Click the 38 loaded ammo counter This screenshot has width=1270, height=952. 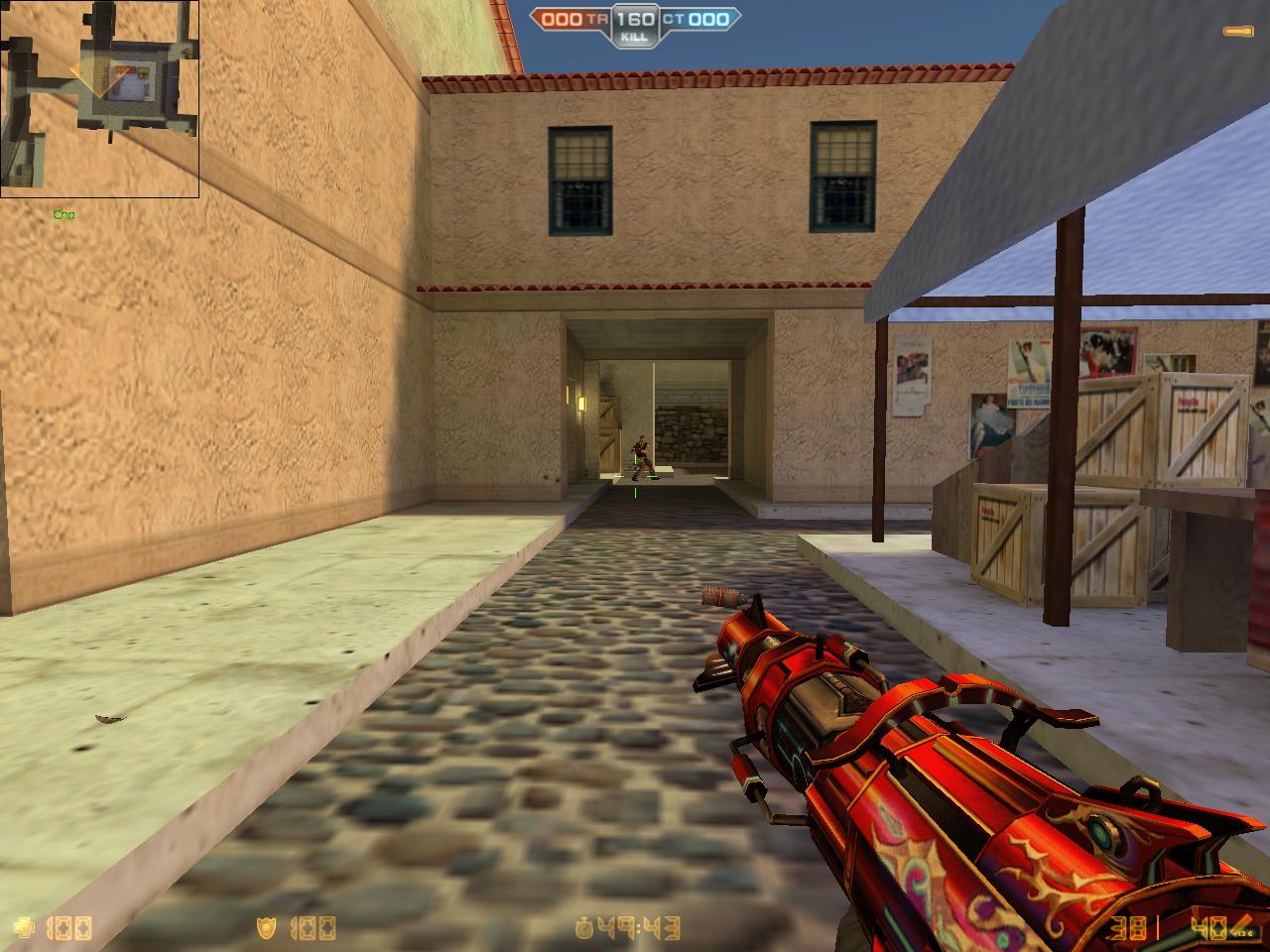[1128, 927]
